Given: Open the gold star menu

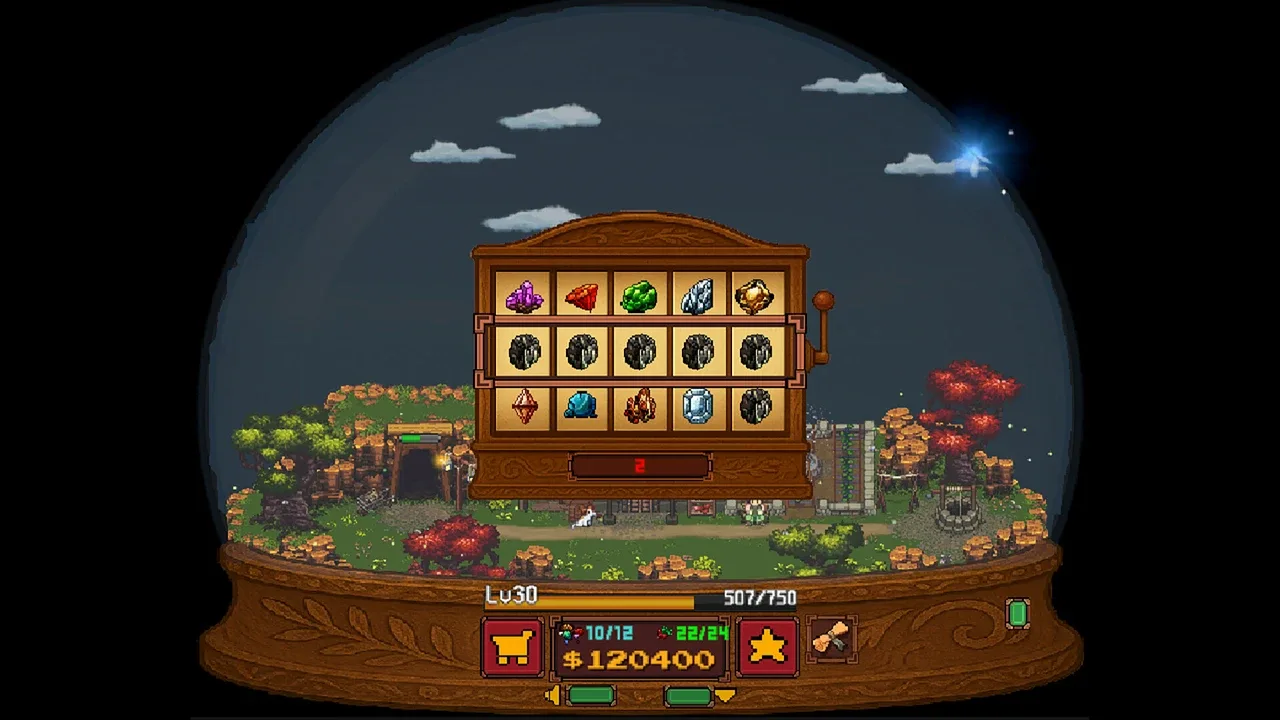Looking at the screenshot, I should pyautogui.click(x=767, y=647).
